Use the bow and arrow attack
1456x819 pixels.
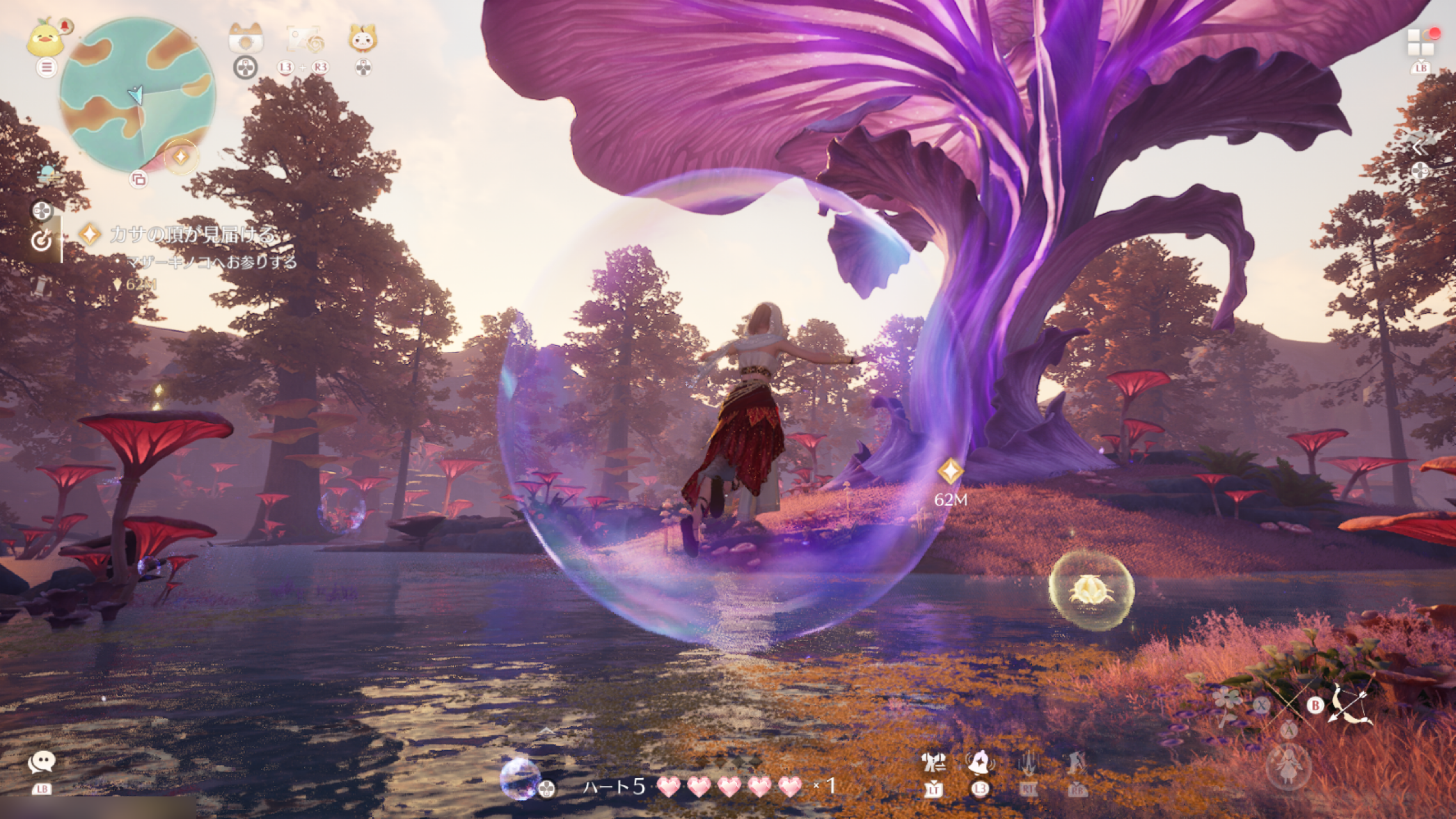pos(1350,704)
